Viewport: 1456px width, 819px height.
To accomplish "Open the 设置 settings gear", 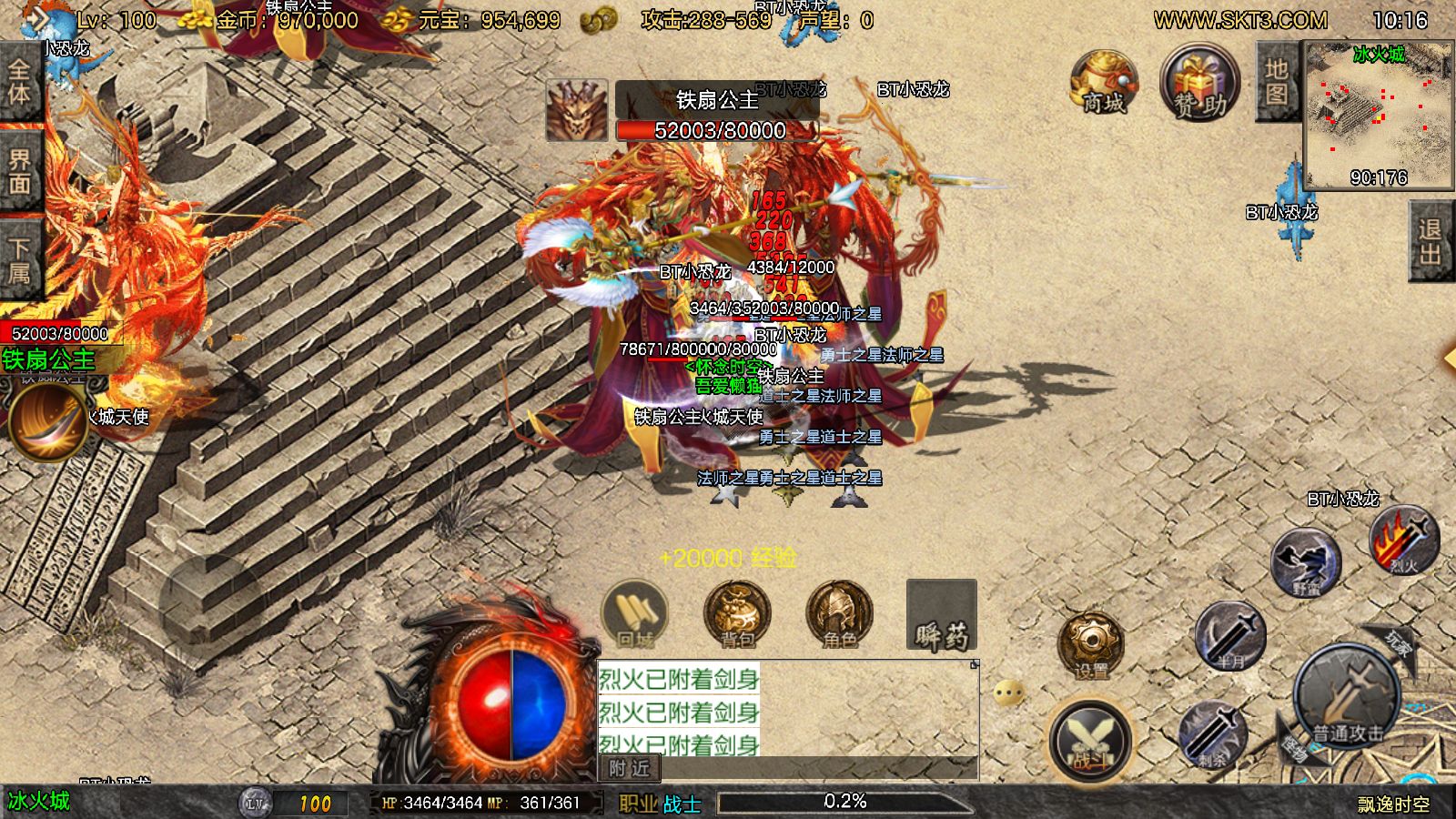I will pos(1090,644).
